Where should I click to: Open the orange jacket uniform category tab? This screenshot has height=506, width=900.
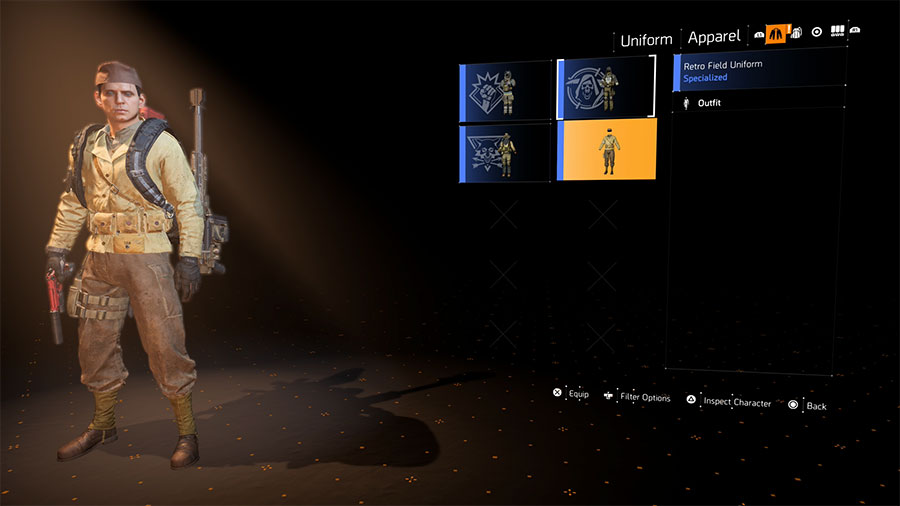(x=777, y=34)
